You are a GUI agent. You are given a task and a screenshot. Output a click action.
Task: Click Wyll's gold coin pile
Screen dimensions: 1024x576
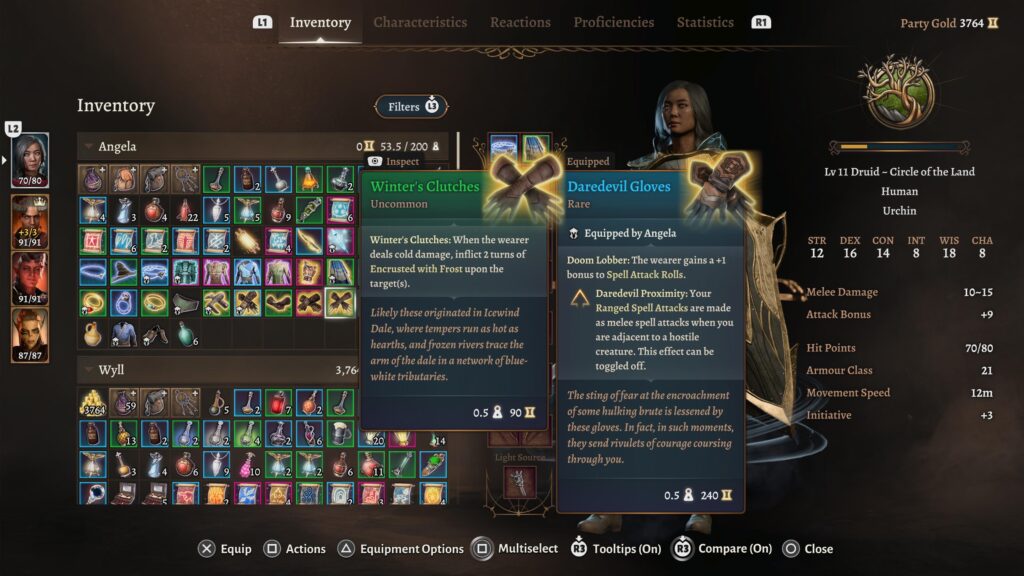coord(93,403)
